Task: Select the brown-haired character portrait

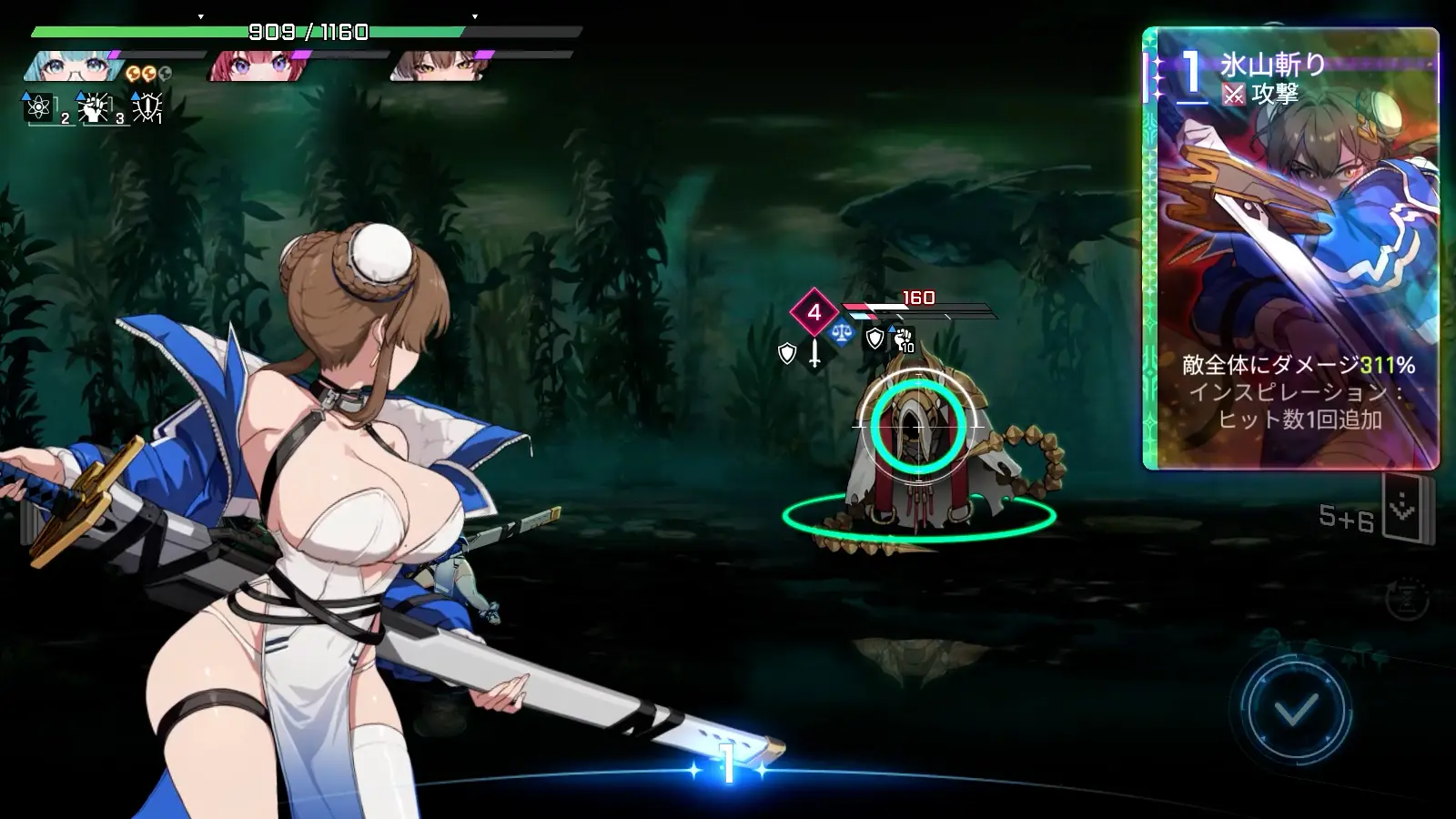Action: [x=435, y=66]
